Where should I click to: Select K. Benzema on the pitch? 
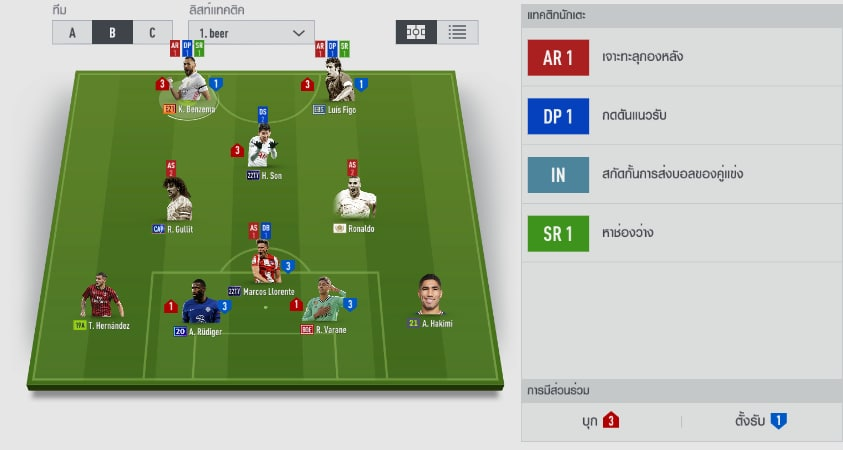[x=189, y=88]
